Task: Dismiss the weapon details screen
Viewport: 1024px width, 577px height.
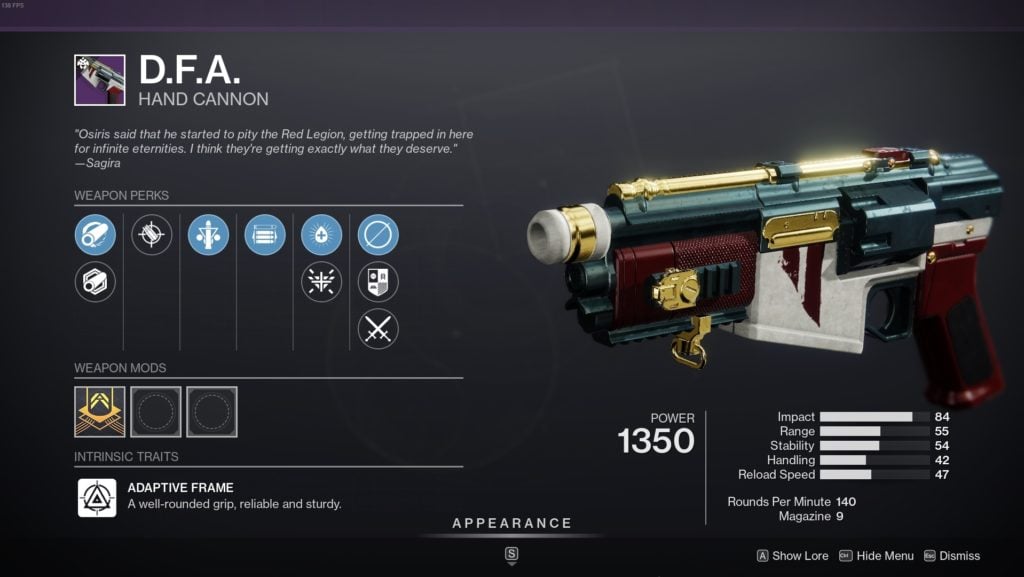Action: [951, 556]
